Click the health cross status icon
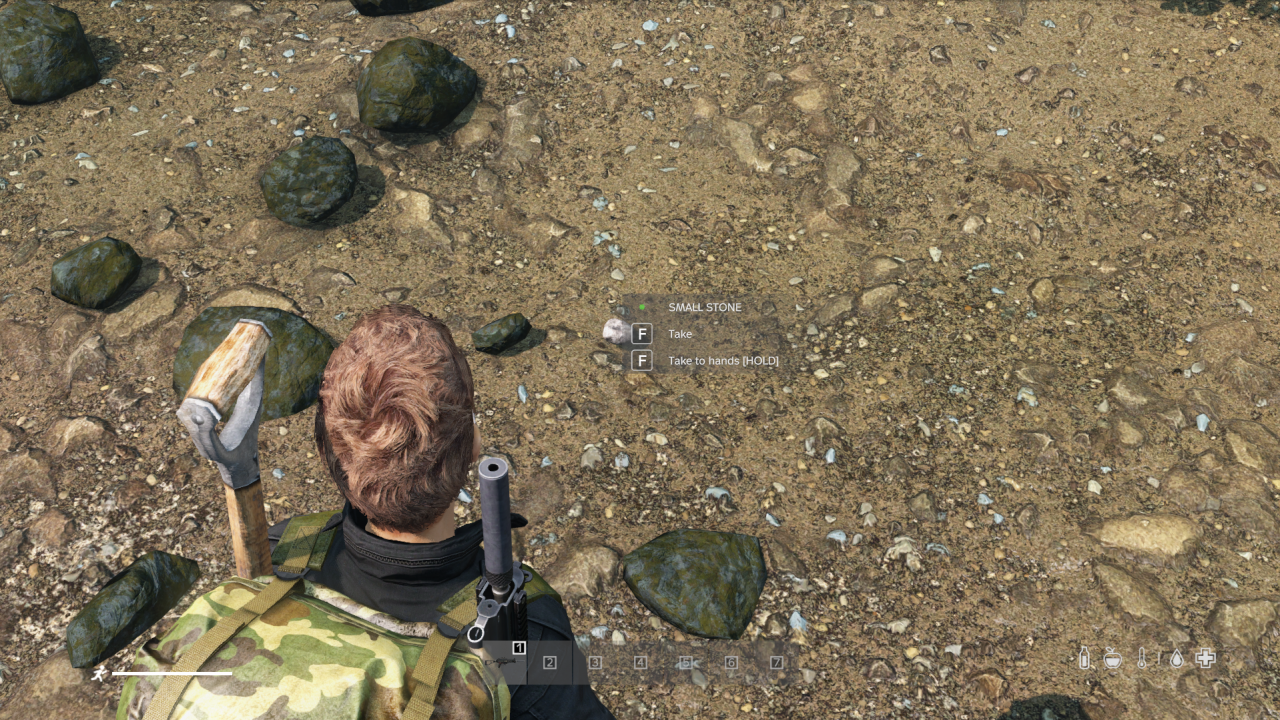The width and height of the screenshot is (1280, 720). click(1205, 659)
